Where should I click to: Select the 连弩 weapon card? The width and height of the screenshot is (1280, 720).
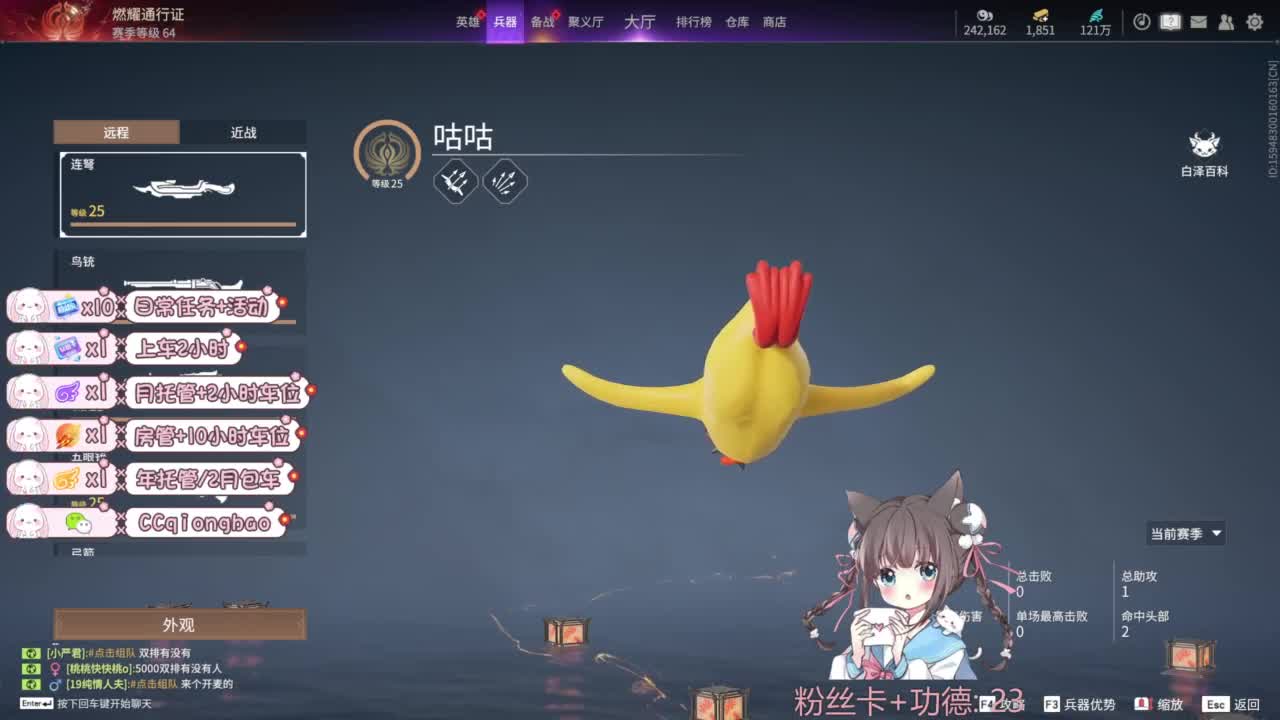(x=180, y=195)
